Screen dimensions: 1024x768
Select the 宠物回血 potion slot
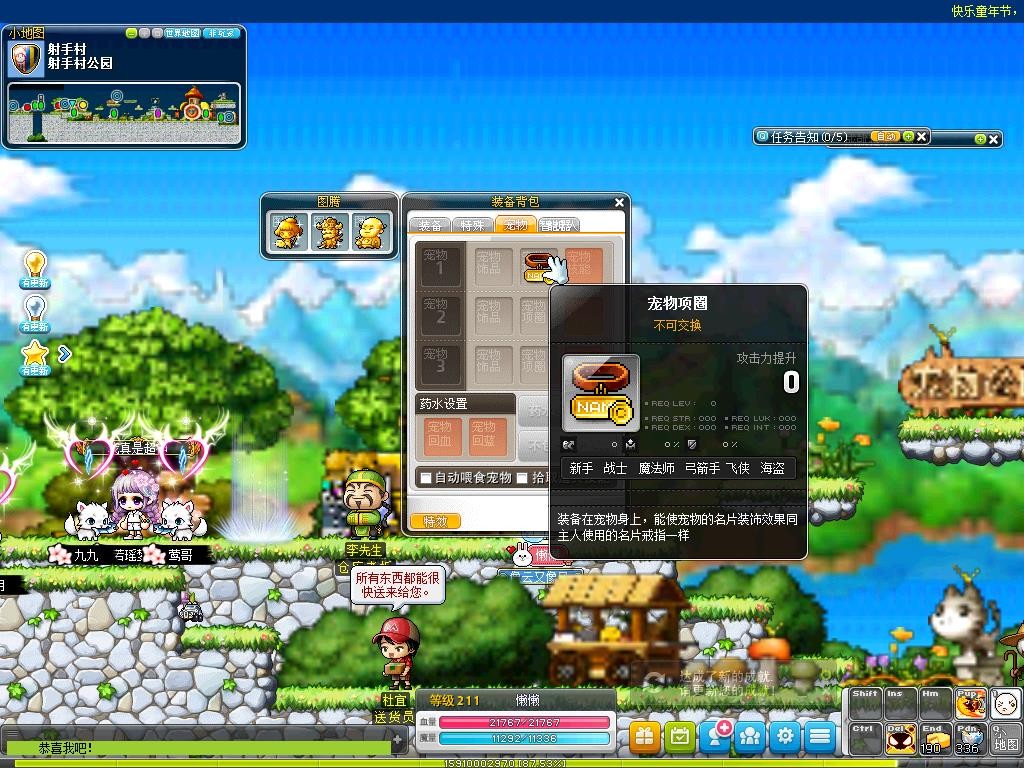click(438, 437)
